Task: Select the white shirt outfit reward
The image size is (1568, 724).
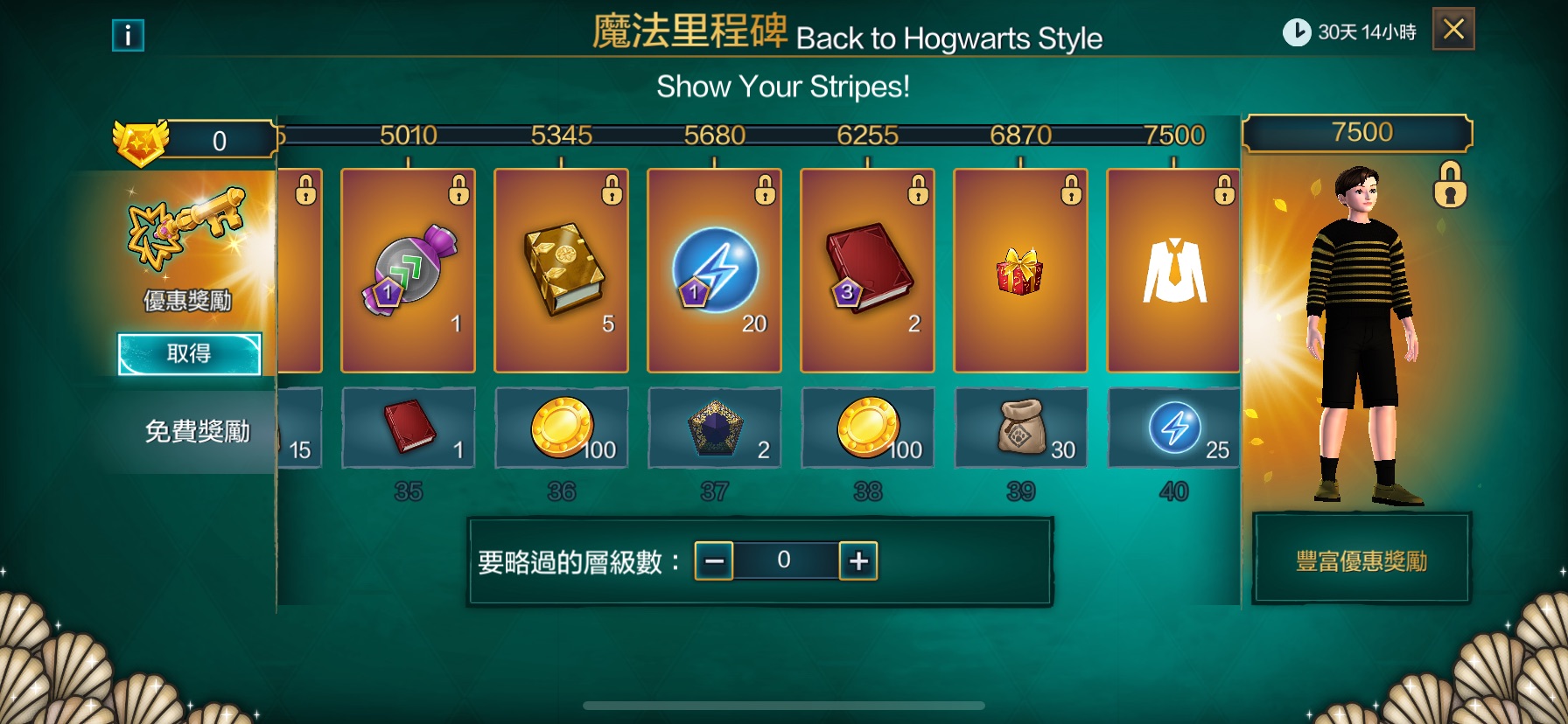Action: pos(1173,271)
